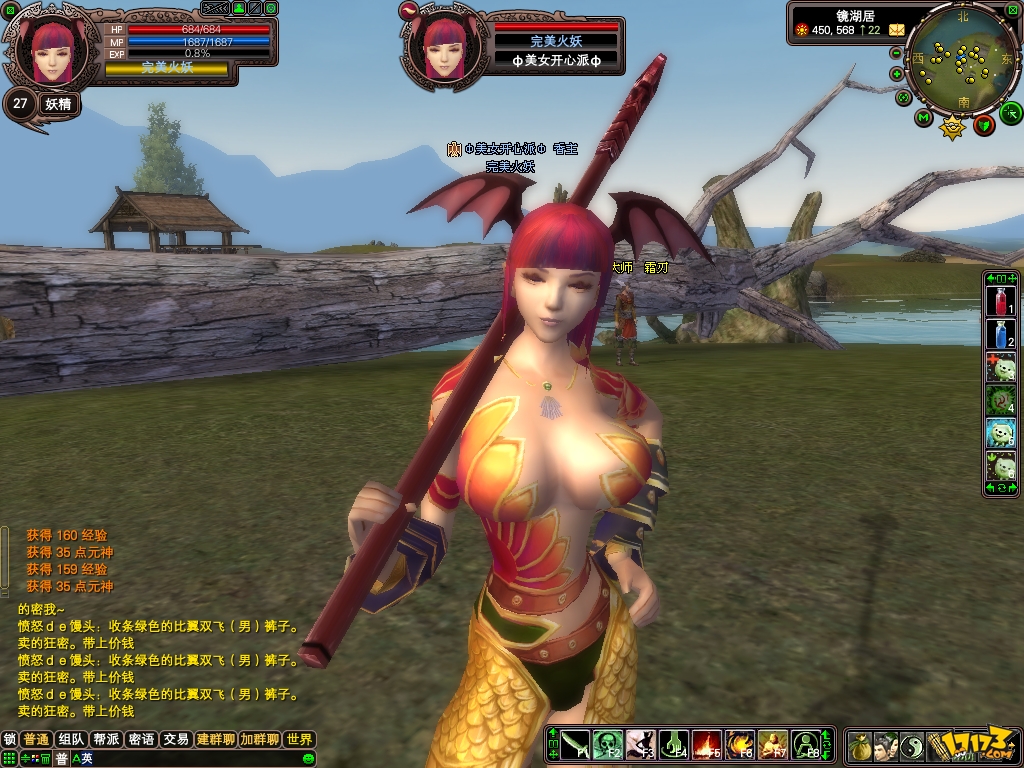Use the F8 meditation sitting skill
The image size is (1024, 768).
[x=806, y=744]
